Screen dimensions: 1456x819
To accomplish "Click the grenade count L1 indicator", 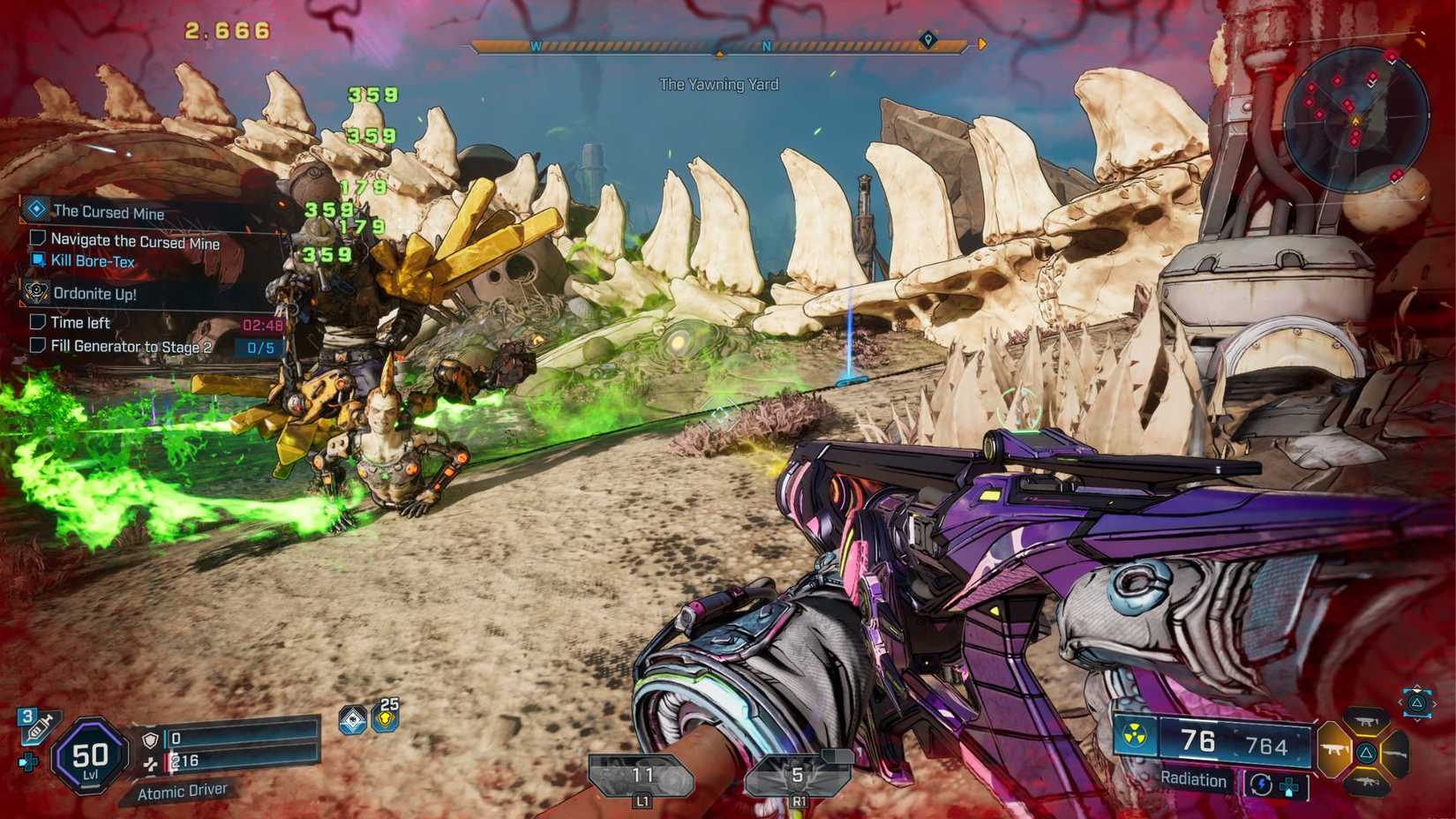I will pos(643,777).
